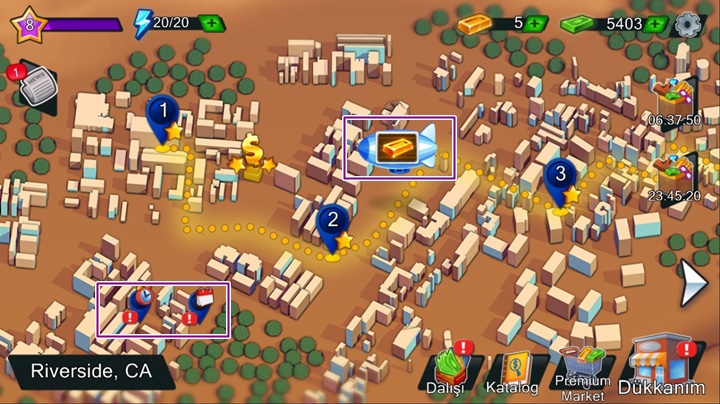Open the newspaper notification icon

(32, 88)
